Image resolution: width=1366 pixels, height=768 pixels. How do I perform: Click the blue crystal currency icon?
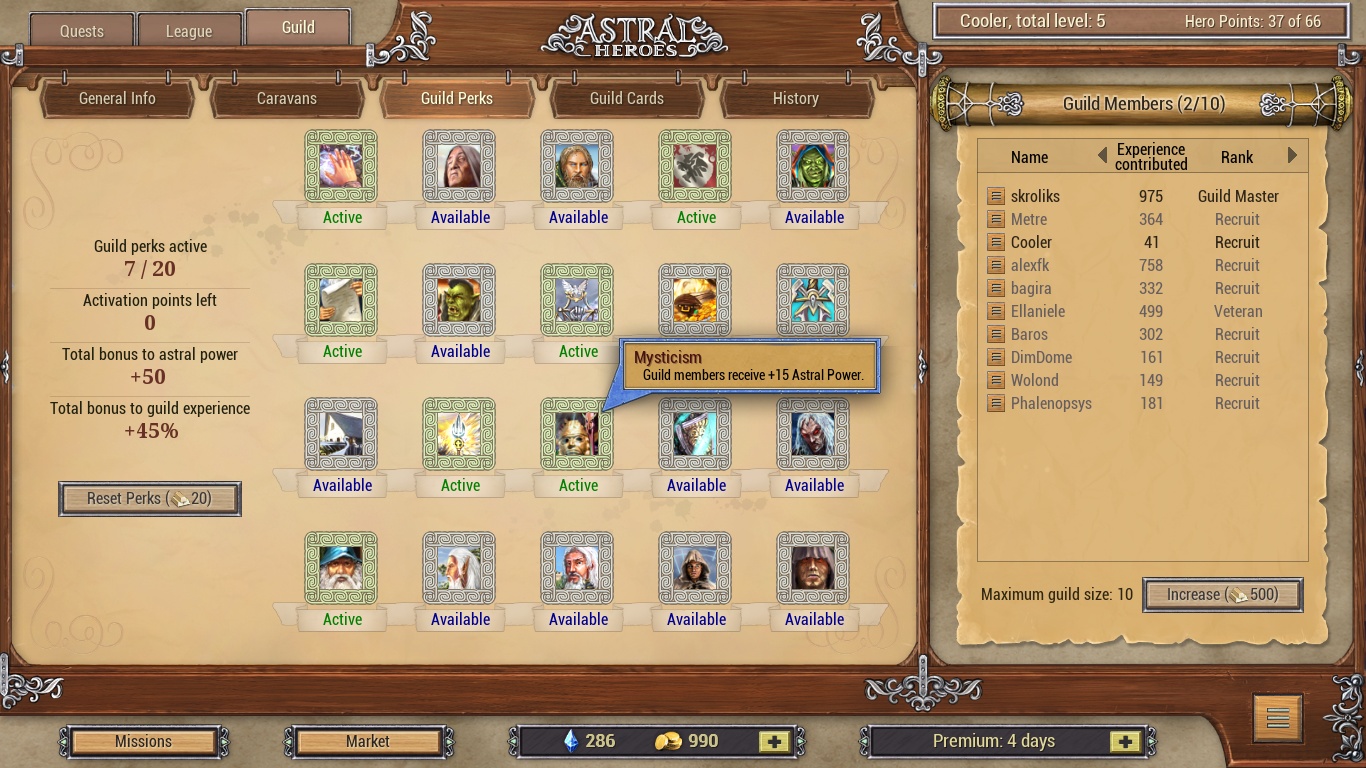(571, 741)
